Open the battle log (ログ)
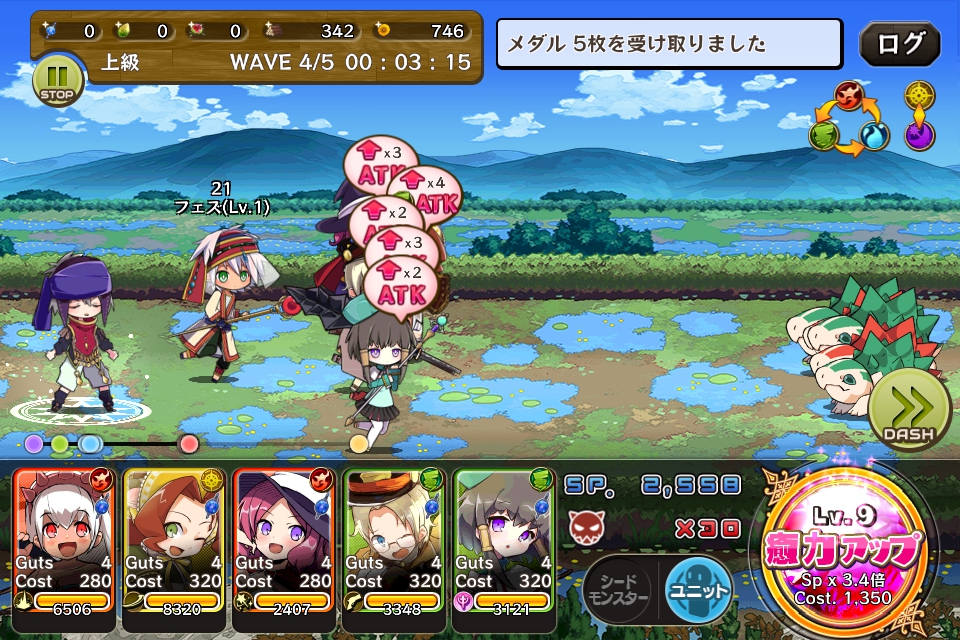 point(899,45)
